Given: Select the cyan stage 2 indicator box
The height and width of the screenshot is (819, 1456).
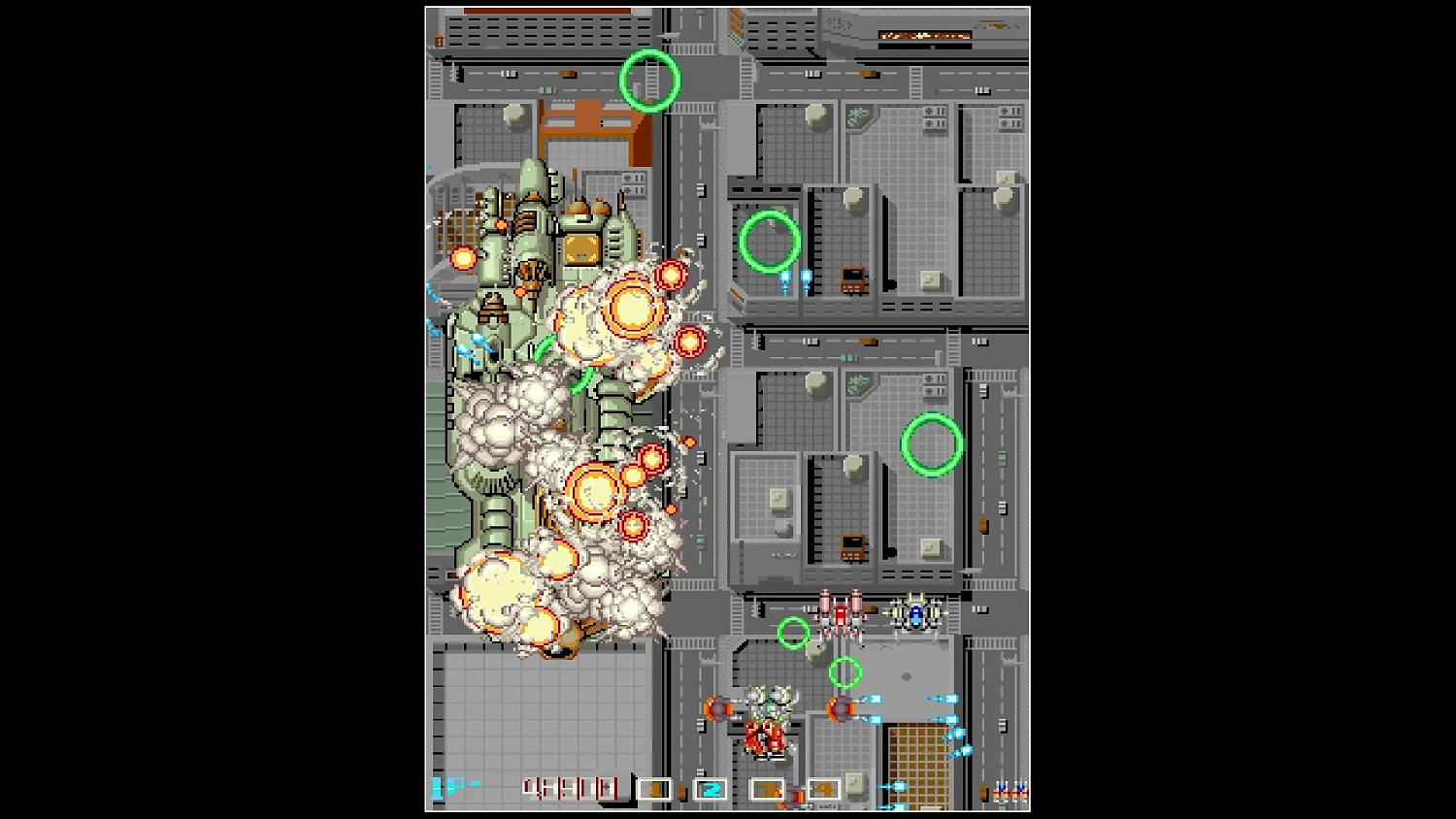Looking at the screenshot, I should (x=709, y=788).
